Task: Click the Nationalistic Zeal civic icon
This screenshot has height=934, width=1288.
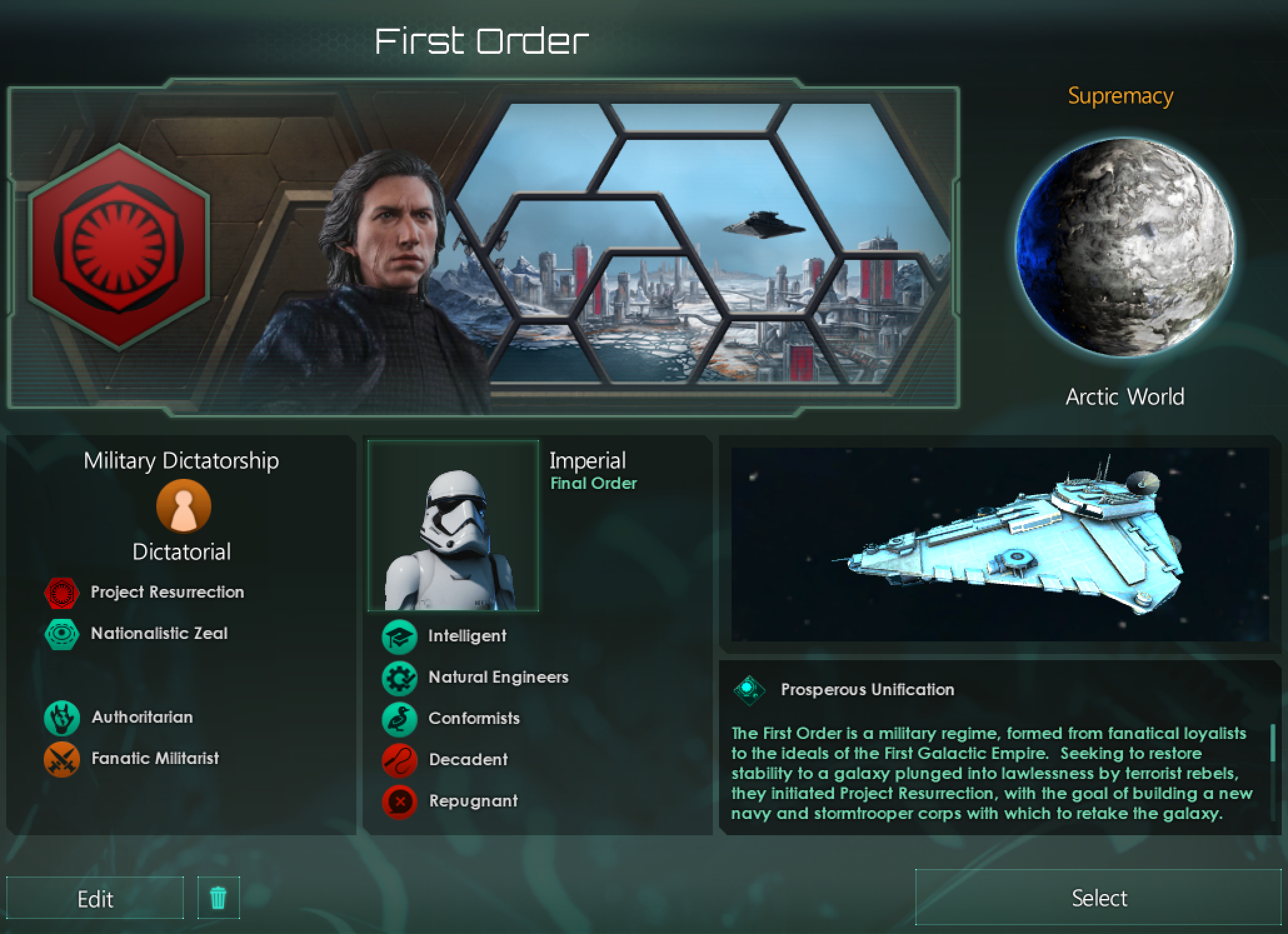Action: (61, 633)
